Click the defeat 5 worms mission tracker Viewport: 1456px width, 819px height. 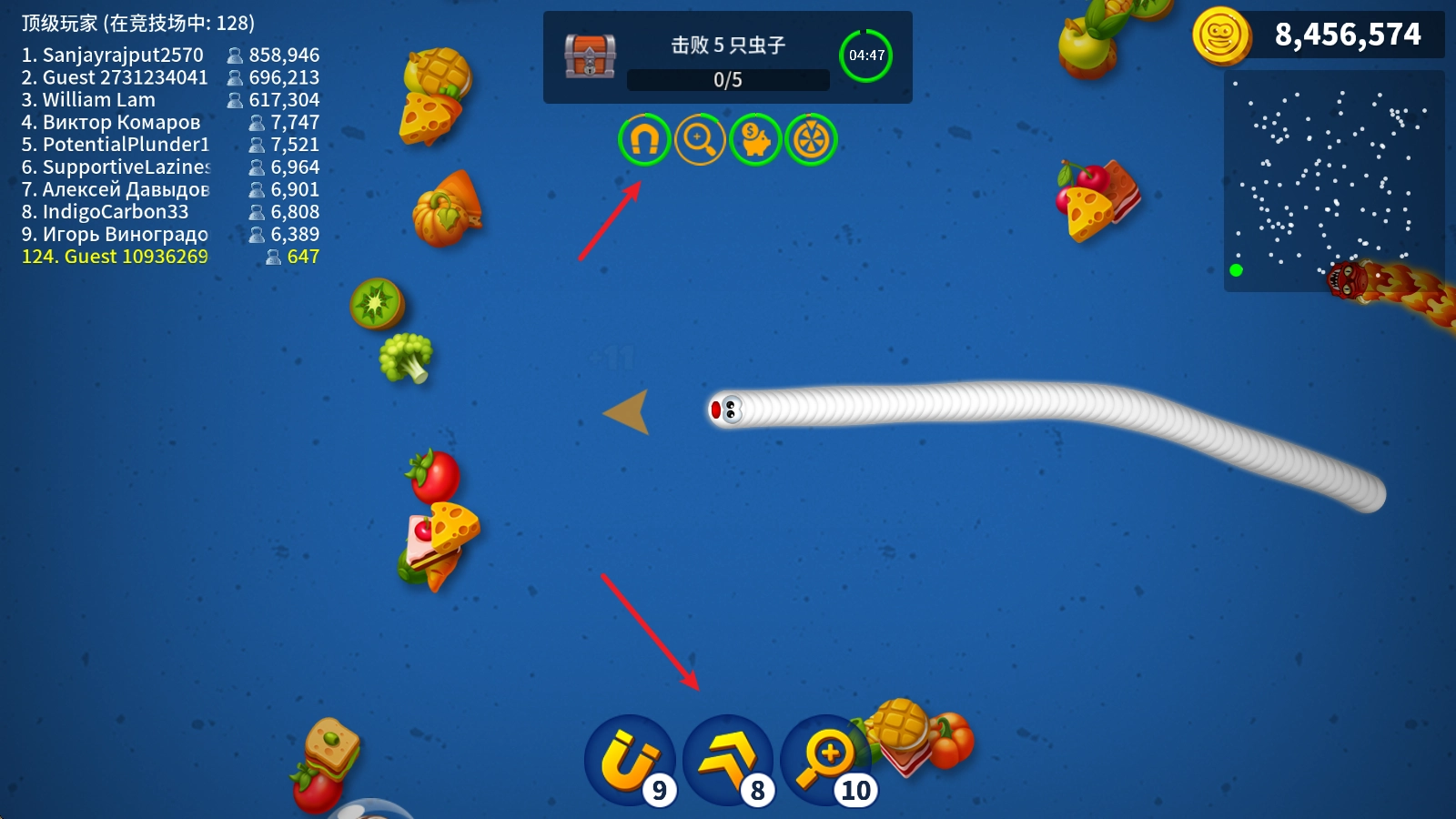coord(728,57)
